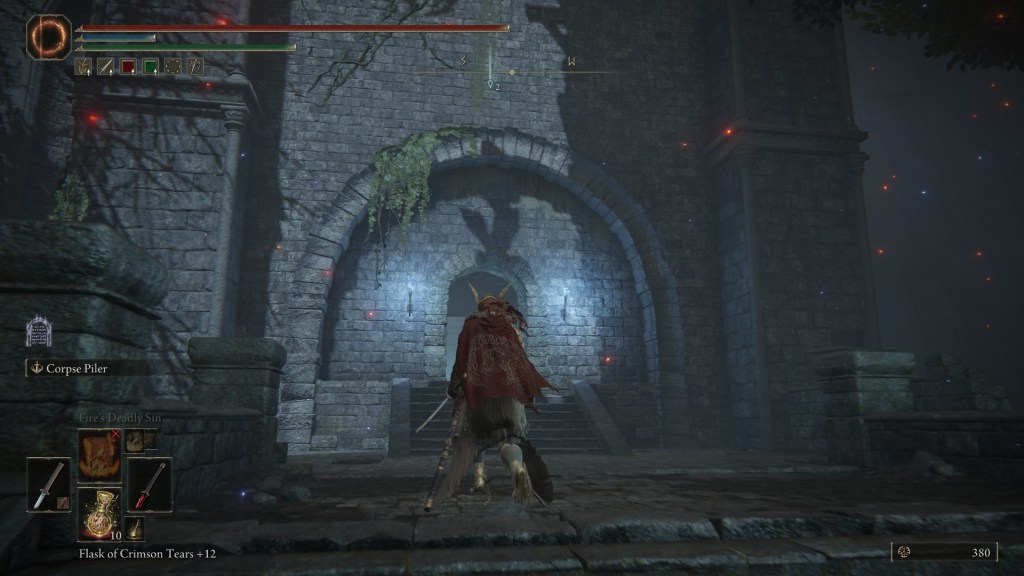The width and height of the screenshot is (1024, 576).
Task: Click the sword buff status icon
Action: tap(106, 67)
